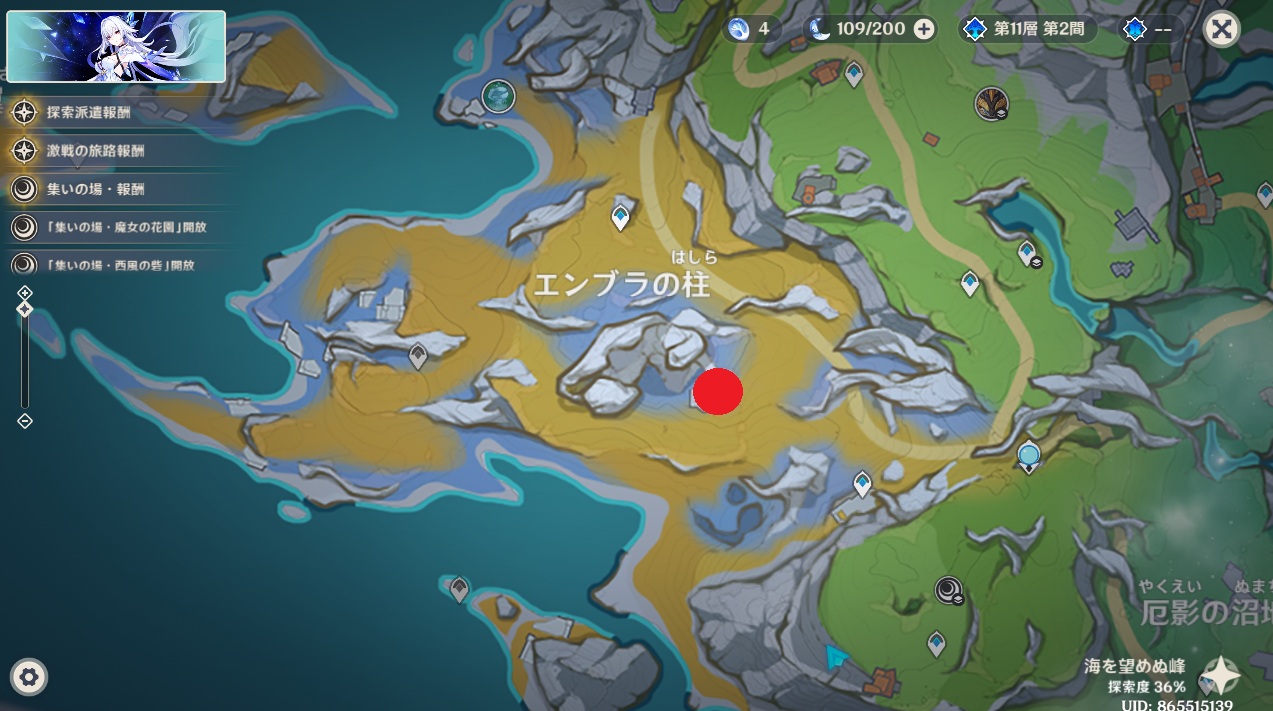
Task: Select the glowing blue orb map marker
Action: tap(1029, 457)
